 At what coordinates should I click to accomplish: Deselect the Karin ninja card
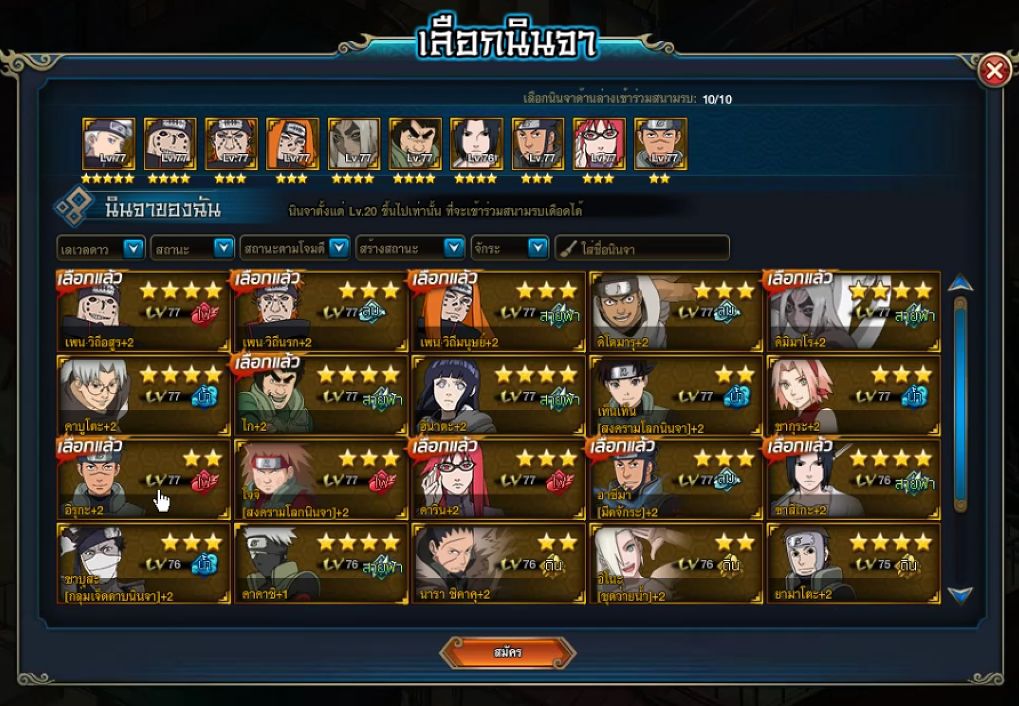pyautogui.click(x=498, y=480)
